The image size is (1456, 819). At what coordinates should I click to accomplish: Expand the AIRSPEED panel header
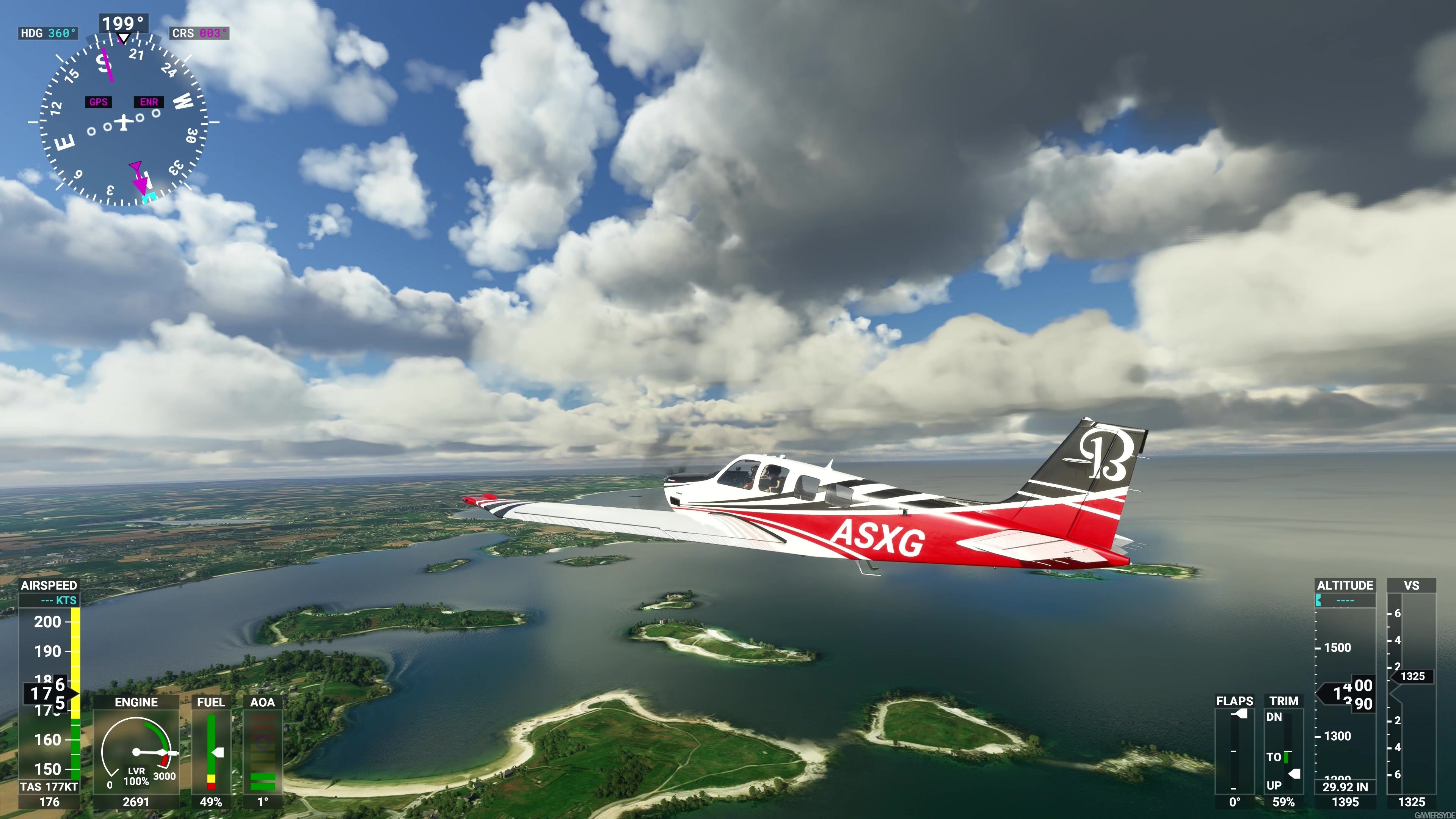coord(50,585)
